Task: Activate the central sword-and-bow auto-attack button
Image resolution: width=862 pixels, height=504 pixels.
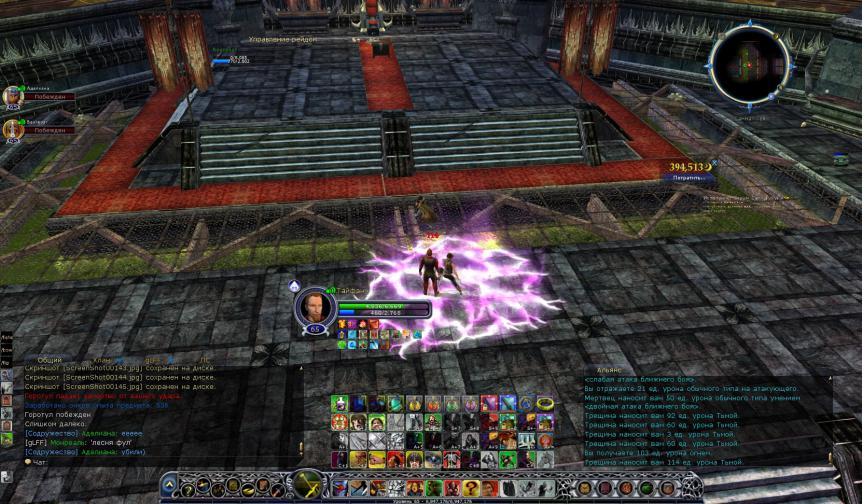Action: (307, 486)
